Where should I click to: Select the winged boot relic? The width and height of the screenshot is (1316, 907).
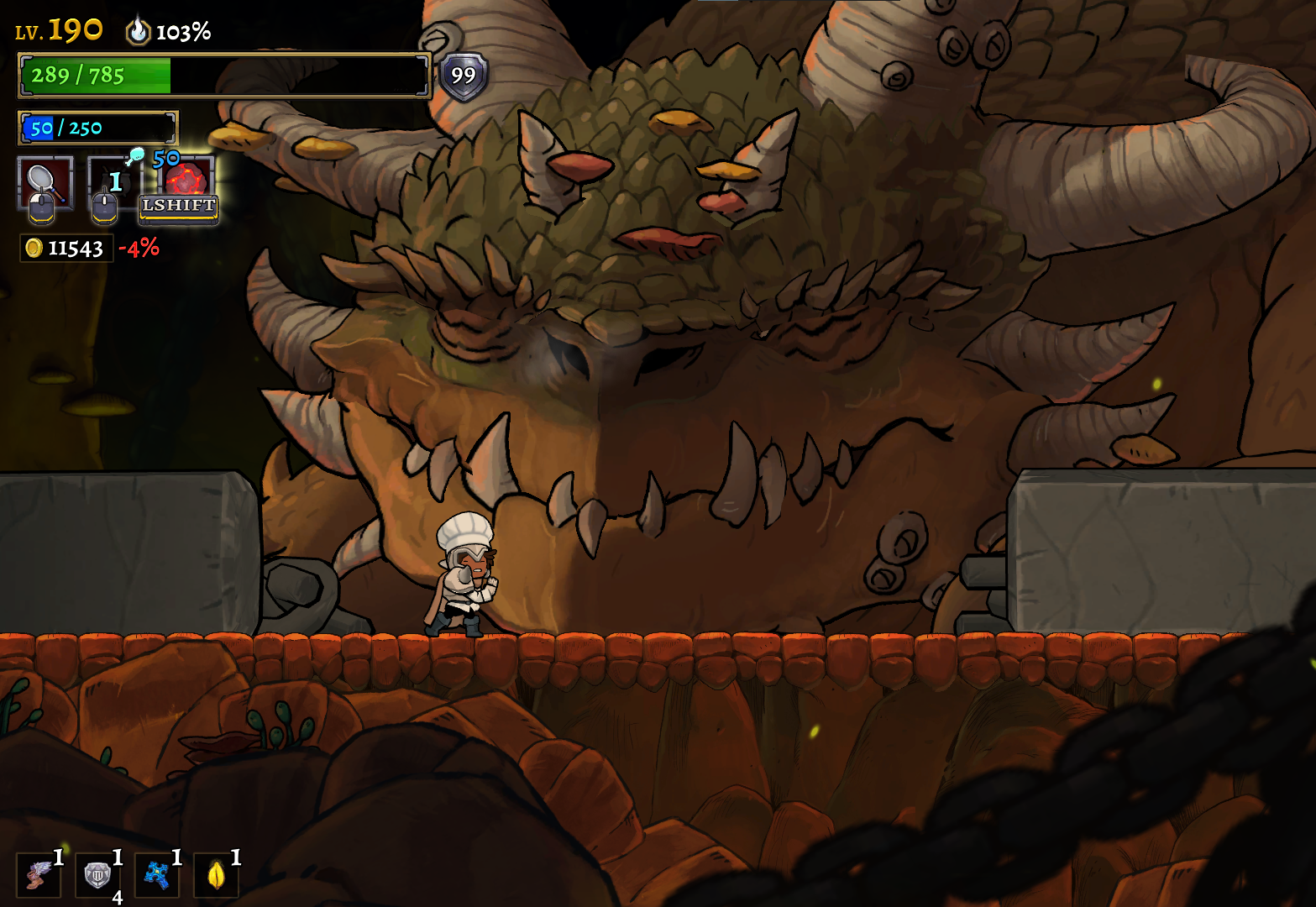[x=38, y=875]
